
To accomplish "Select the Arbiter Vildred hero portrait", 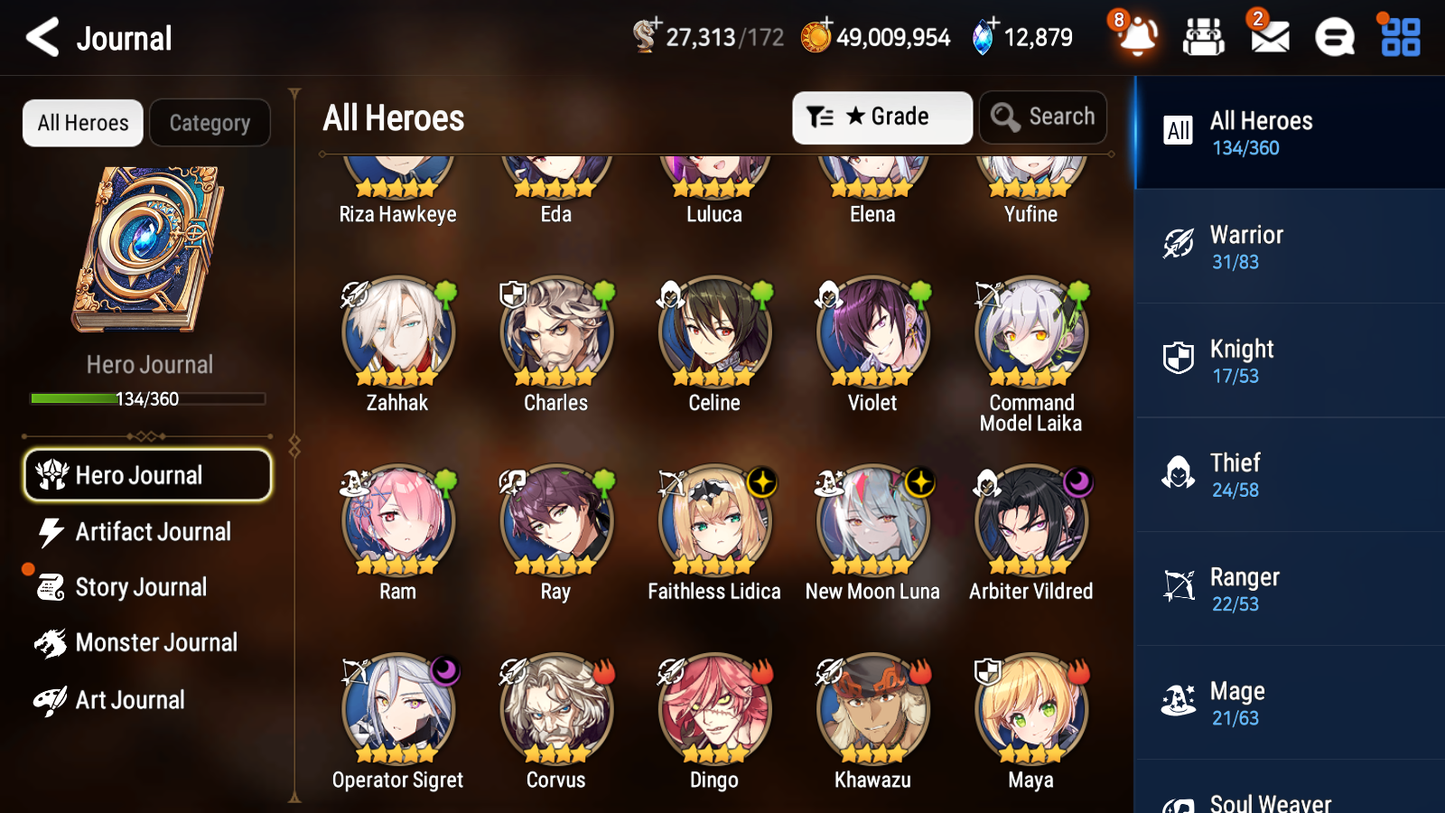I will click(1030, 520).
